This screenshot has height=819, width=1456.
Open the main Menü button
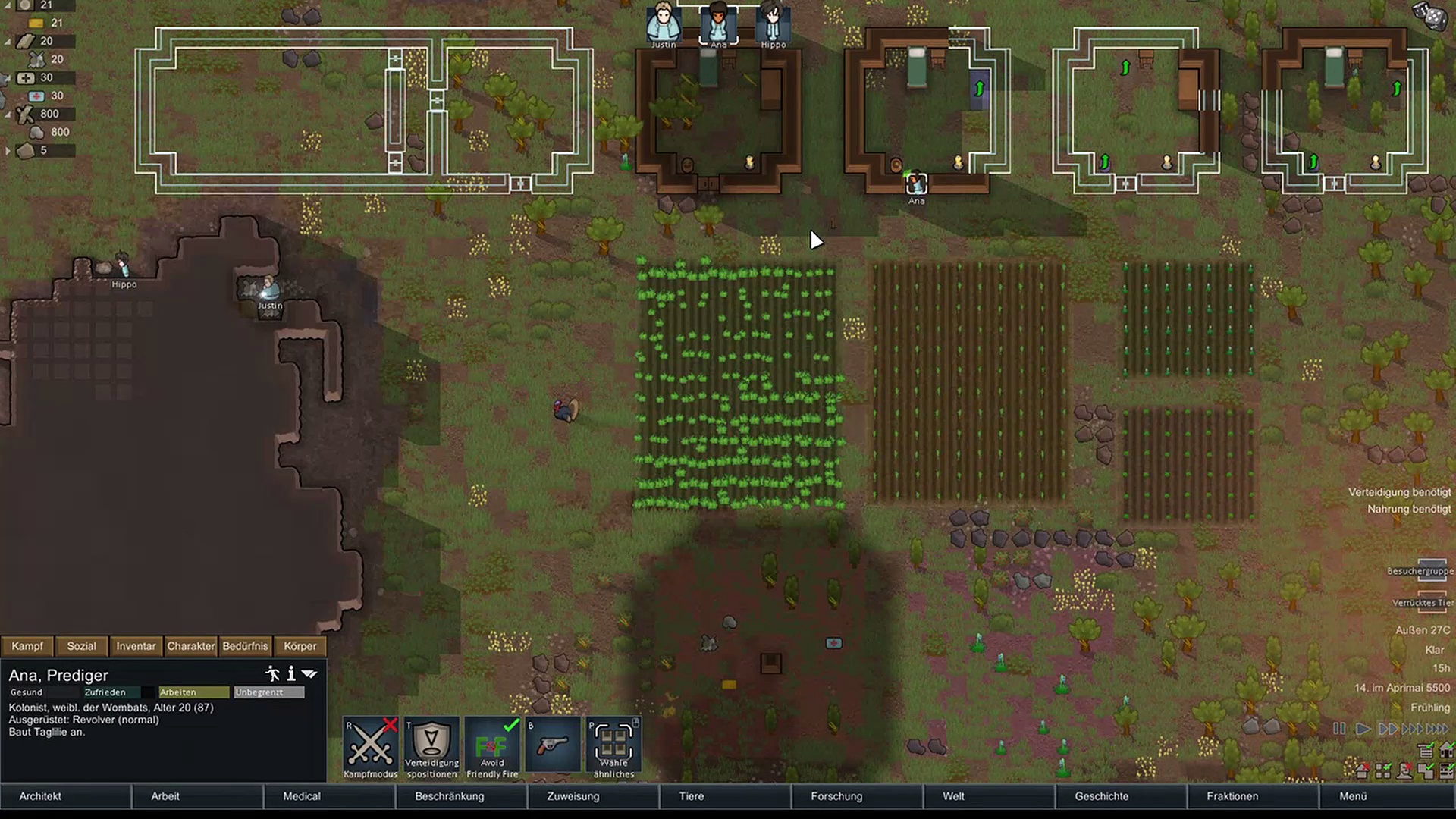point(1353,796)
